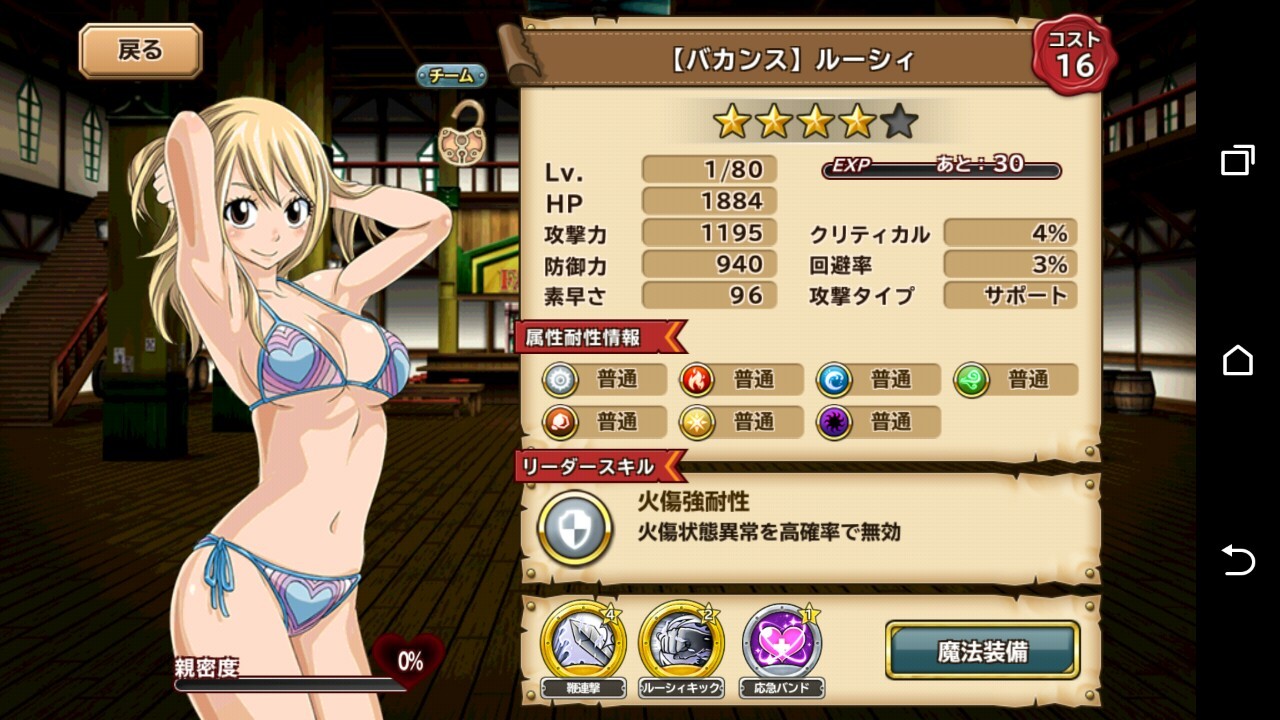The image size is (1280, 720).
Task: Tap the Android home button
Action: [1237, 360]
